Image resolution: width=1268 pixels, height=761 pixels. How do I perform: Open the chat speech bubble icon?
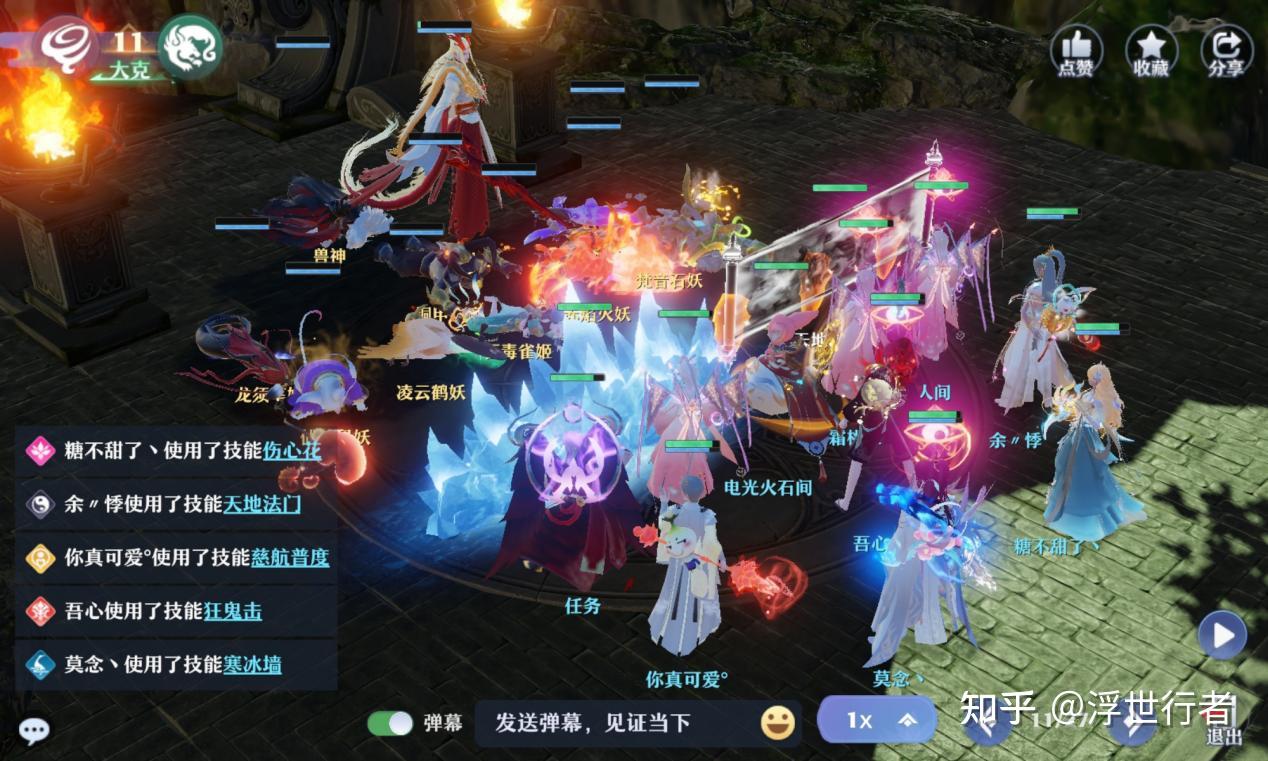click(34, 731)
